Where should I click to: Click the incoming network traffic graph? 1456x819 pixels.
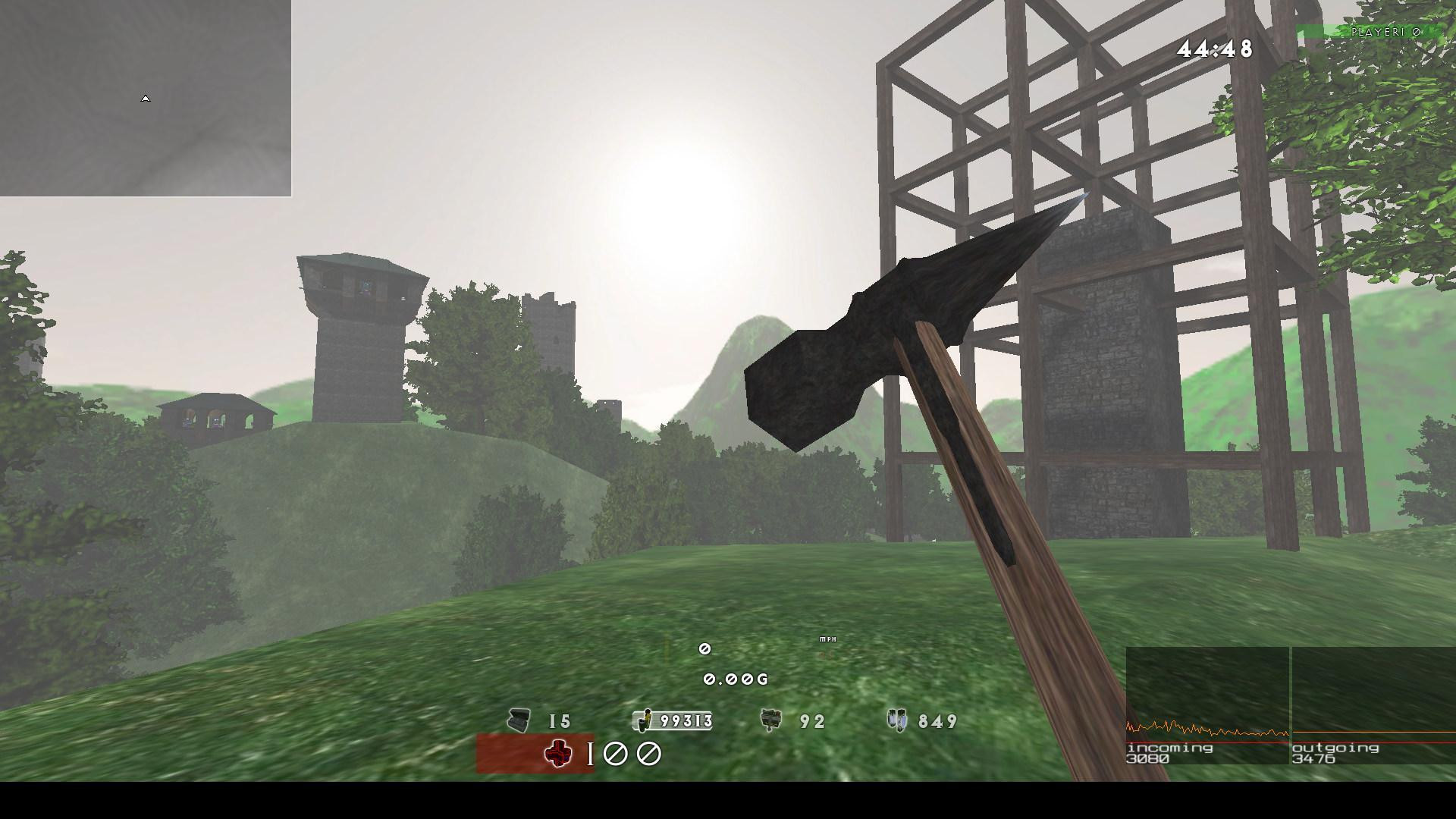[x=1207, y=705]
